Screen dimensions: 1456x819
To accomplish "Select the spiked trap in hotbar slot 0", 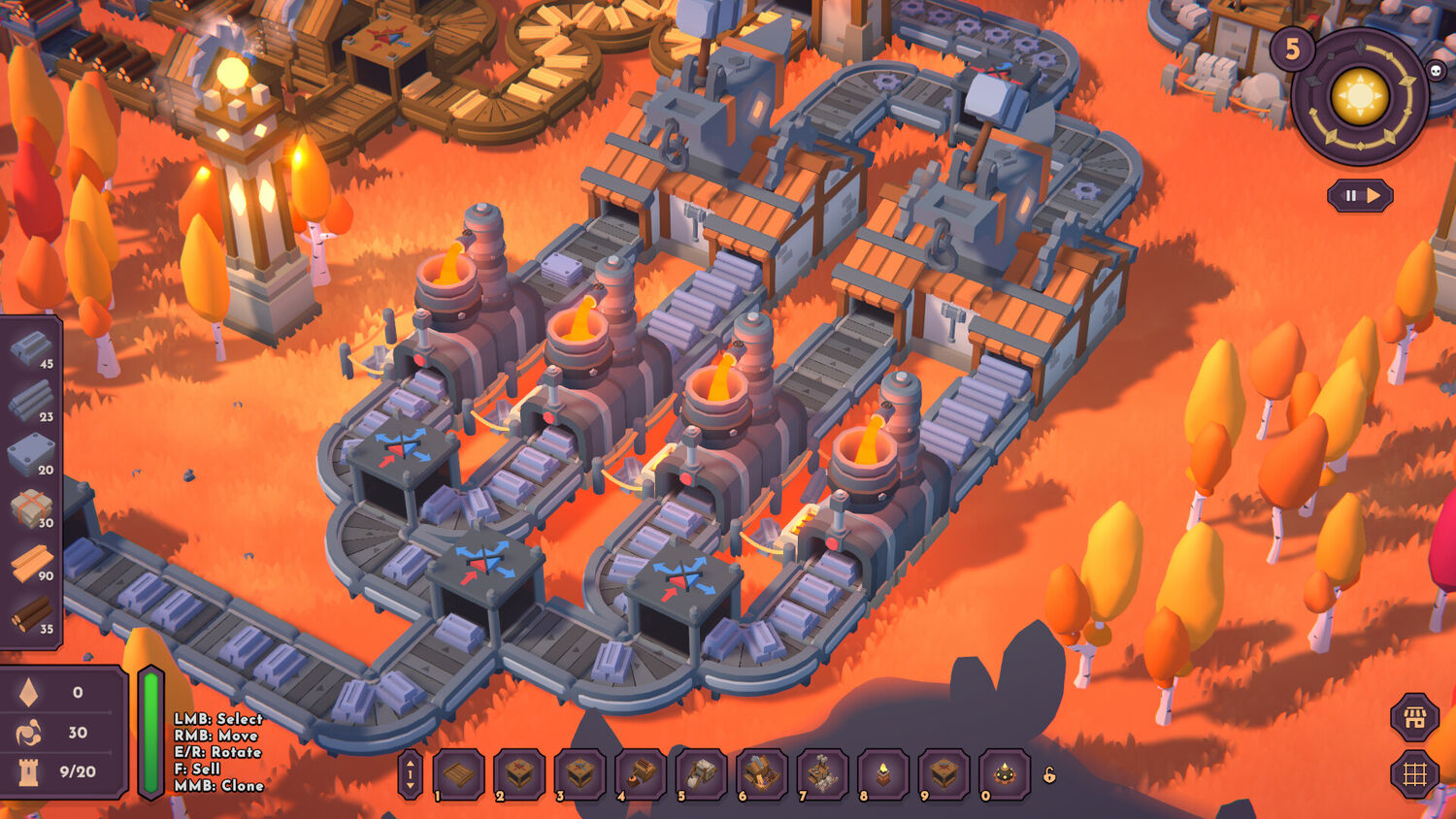I will click(x=1005, y=774).
